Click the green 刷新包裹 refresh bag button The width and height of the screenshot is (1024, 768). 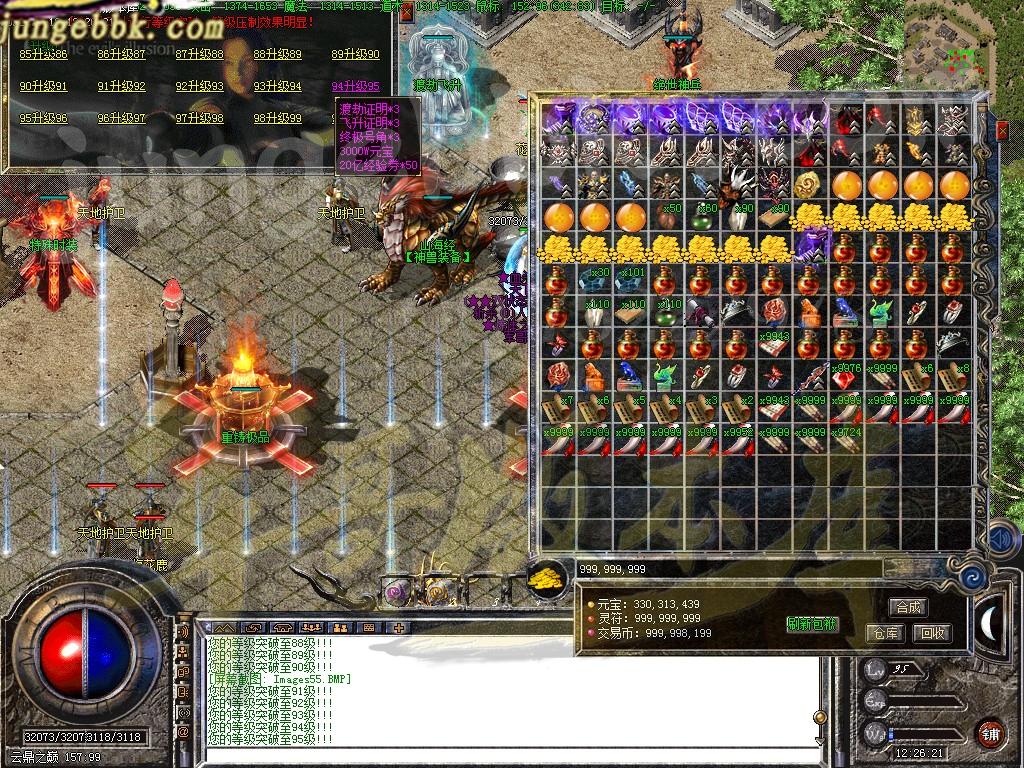[x=812, y=625]
